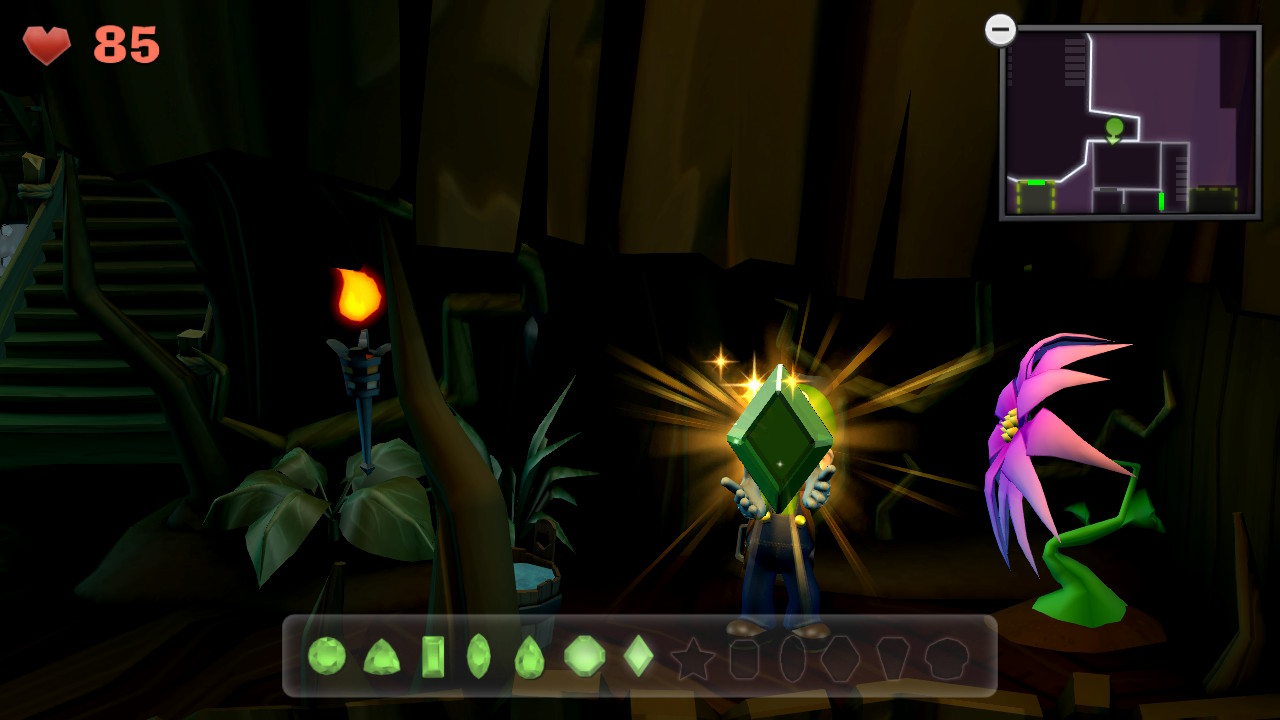Select the triangular green gem slot
This screenshot has height=720, width=1280.
coord(381,657)
